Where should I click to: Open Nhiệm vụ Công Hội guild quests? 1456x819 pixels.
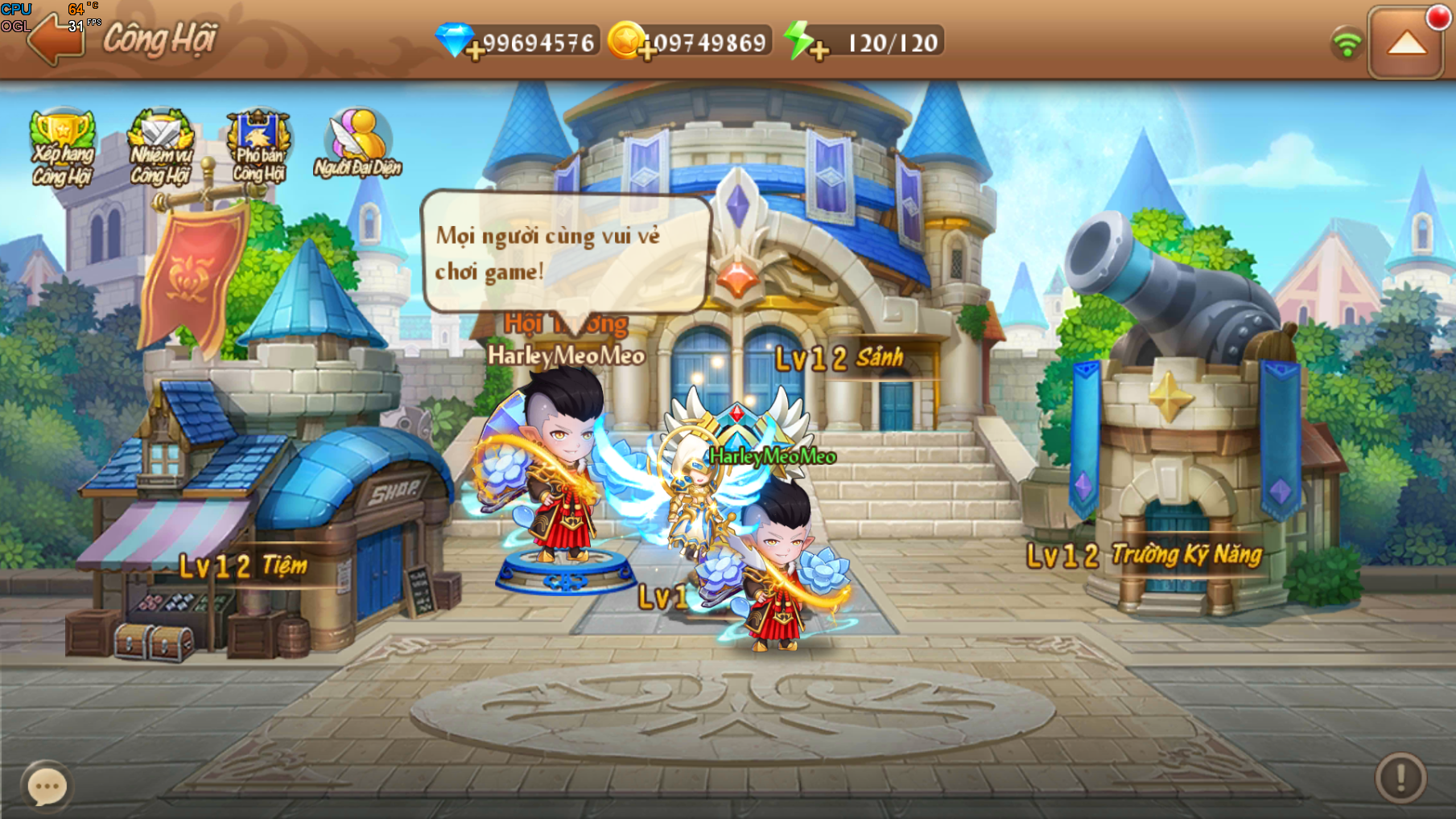161,147
